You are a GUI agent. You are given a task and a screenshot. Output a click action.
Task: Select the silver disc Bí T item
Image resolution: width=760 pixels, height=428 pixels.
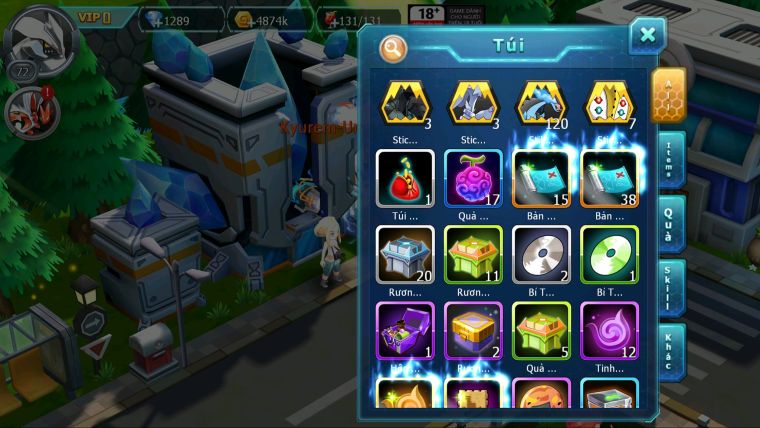click(541, 254)
